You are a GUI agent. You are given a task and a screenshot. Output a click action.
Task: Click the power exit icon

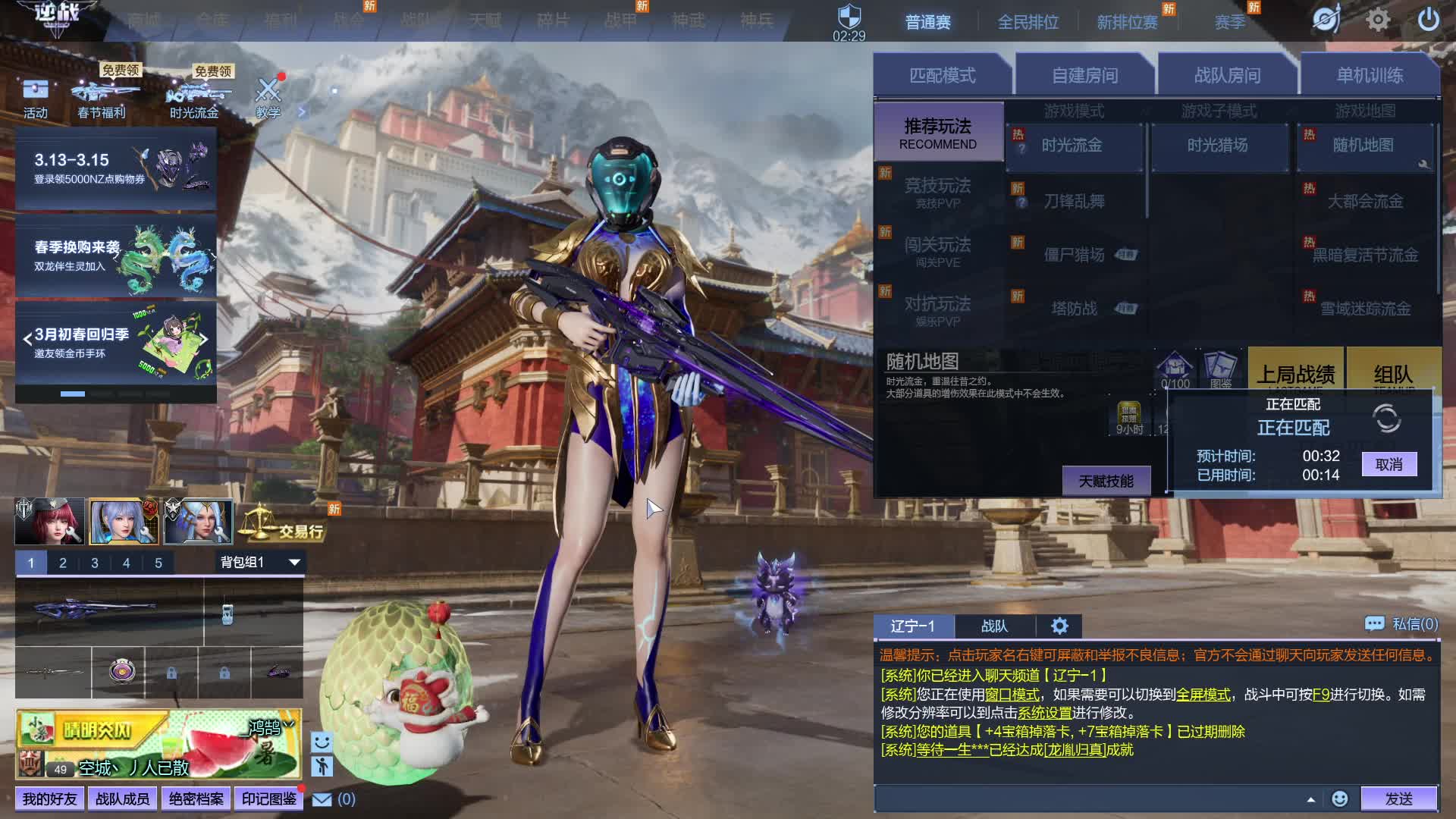pyautogui.click(x=1428, y=20)
